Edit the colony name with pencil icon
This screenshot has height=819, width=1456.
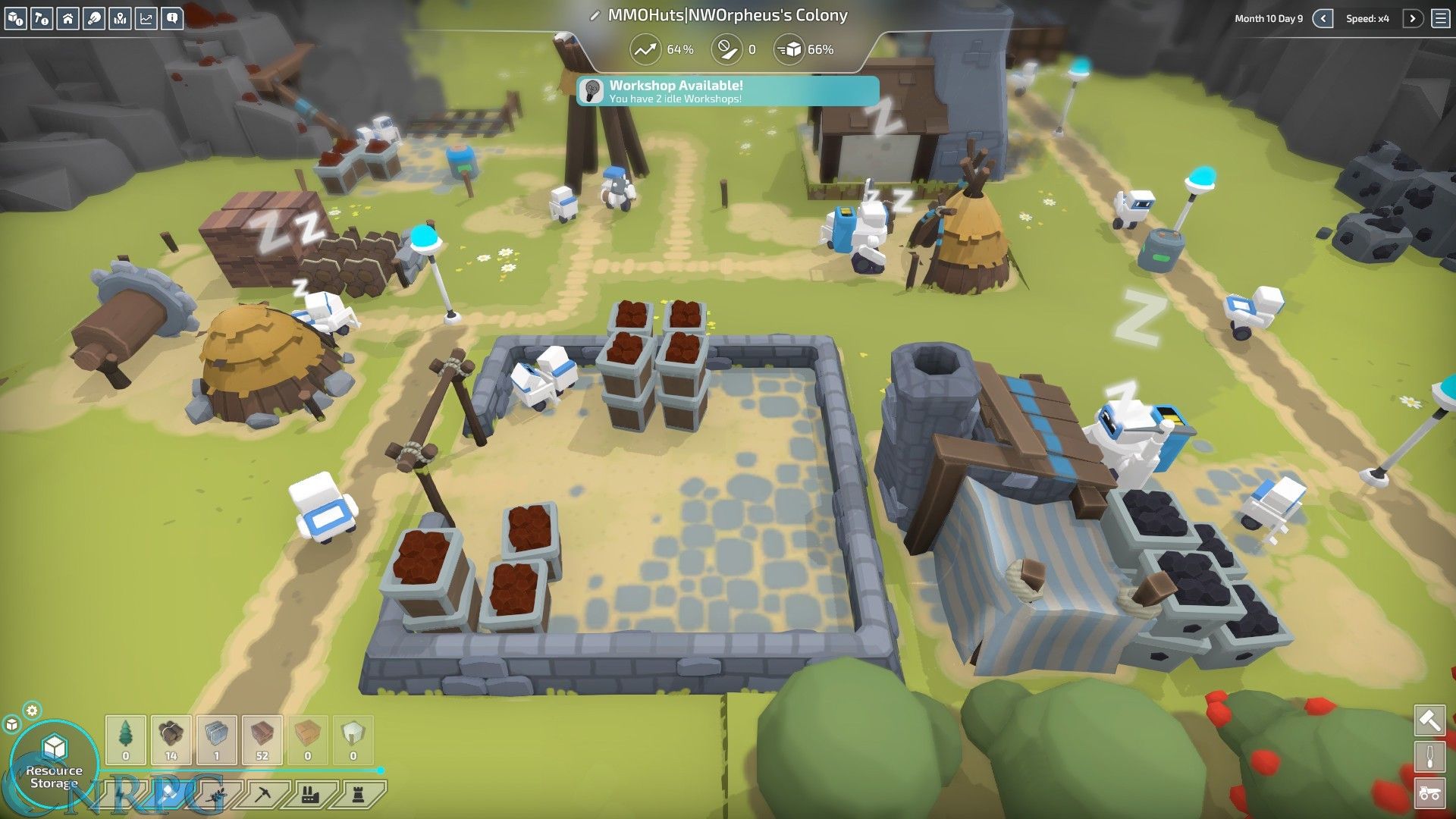[x=595, y=16]
